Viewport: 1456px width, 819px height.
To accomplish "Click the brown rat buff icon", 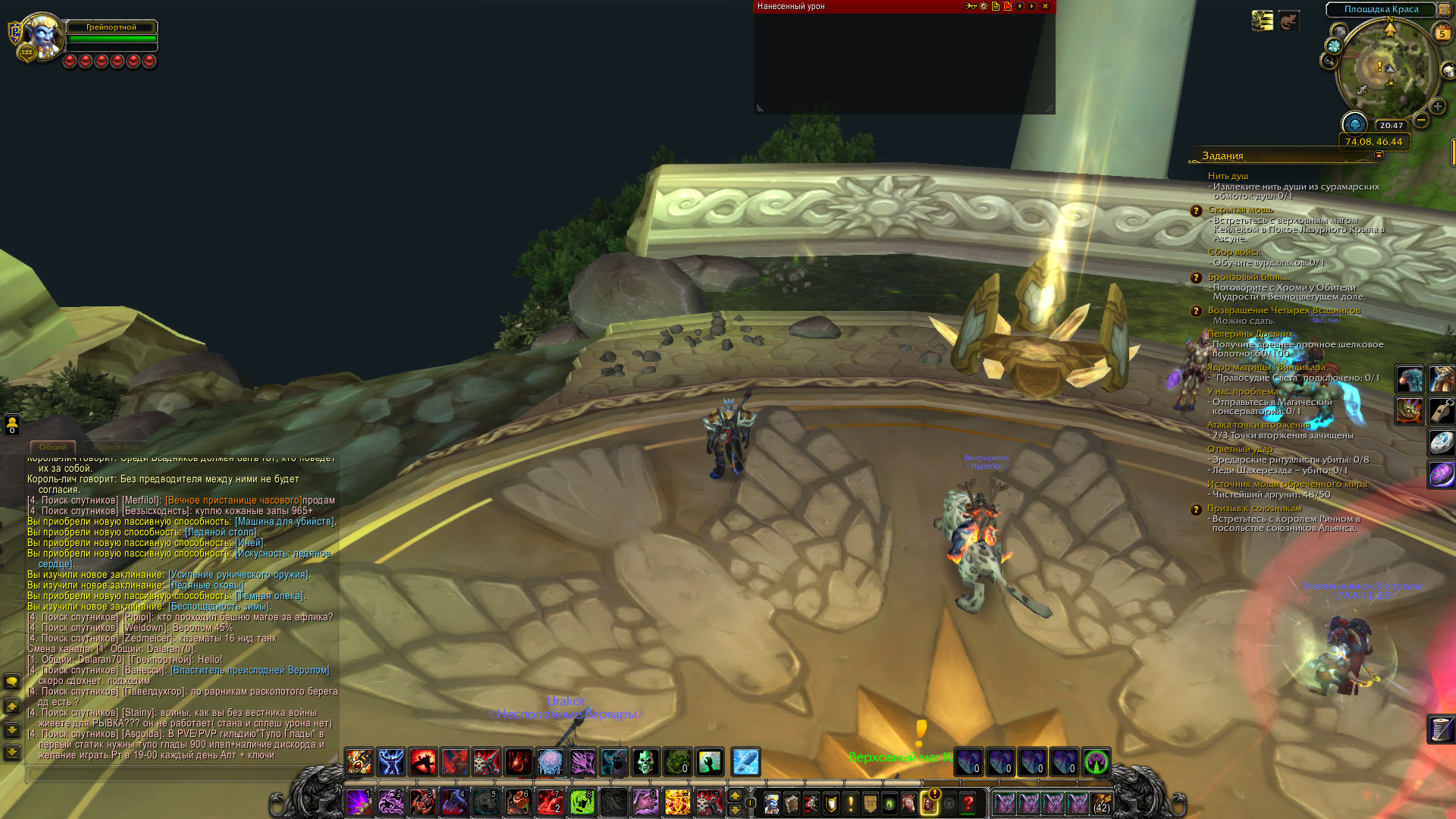I will pyautogui.click(x=1288, y=21).
